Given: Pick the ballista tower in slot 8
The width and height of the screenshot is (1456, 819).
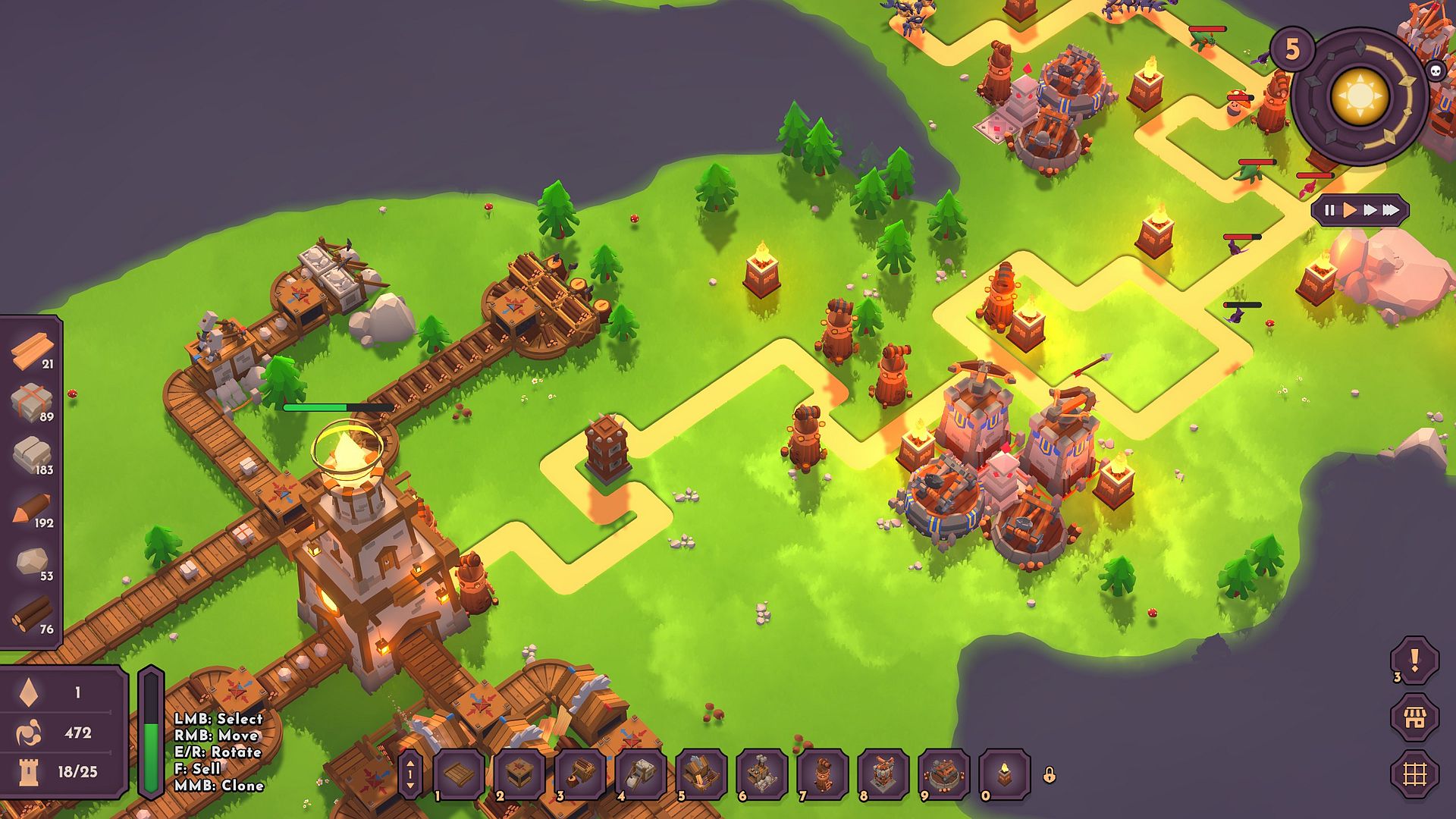Looking at the screenshot, I should [883, 774].
